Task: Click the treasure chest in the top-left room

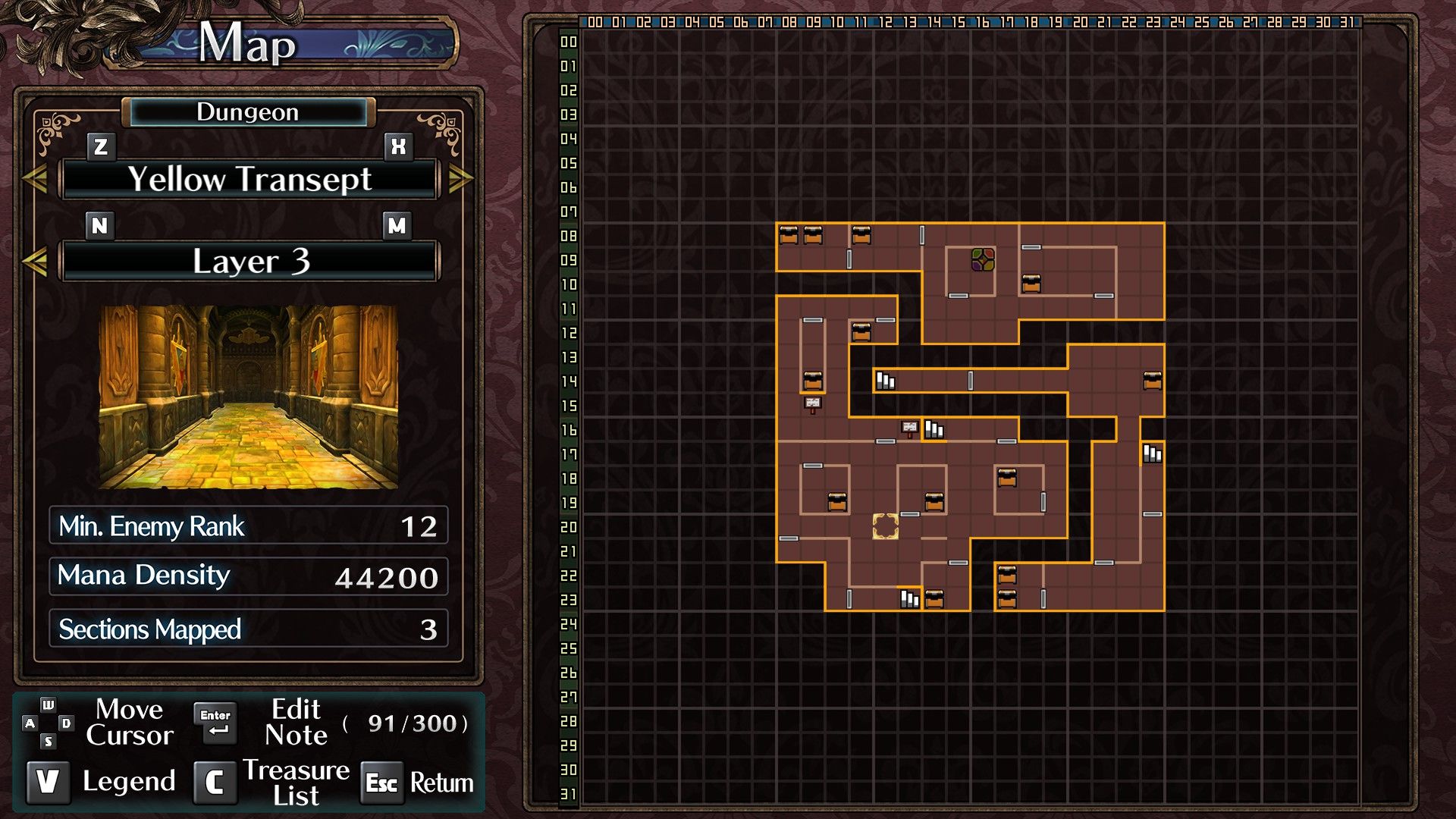Action: coord(789,234)
